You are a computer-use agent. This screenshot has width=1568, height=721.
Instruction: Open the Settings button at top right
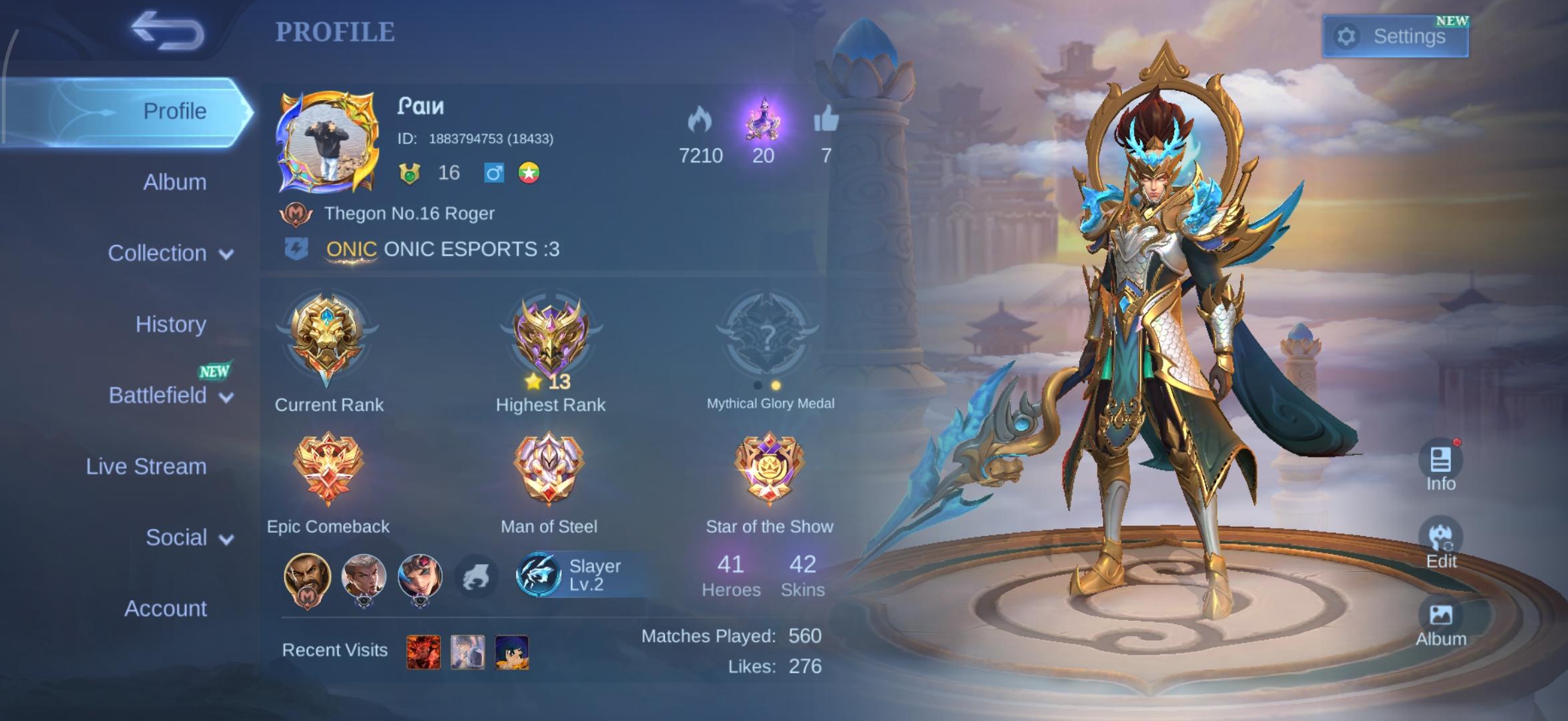coord(1395,36)
